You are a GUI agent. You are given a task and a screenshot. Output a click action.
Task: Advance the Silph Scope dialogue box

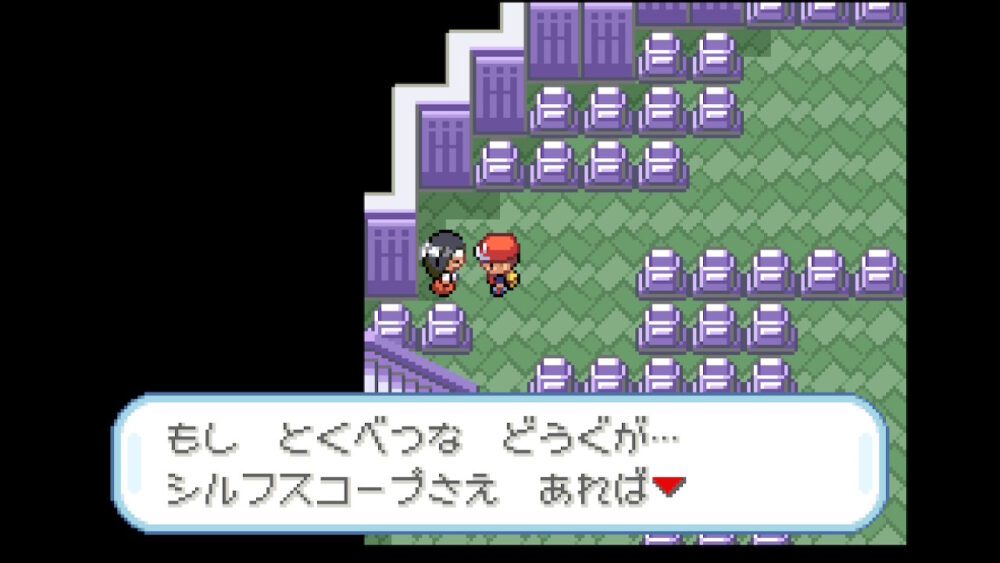(500, 463)
